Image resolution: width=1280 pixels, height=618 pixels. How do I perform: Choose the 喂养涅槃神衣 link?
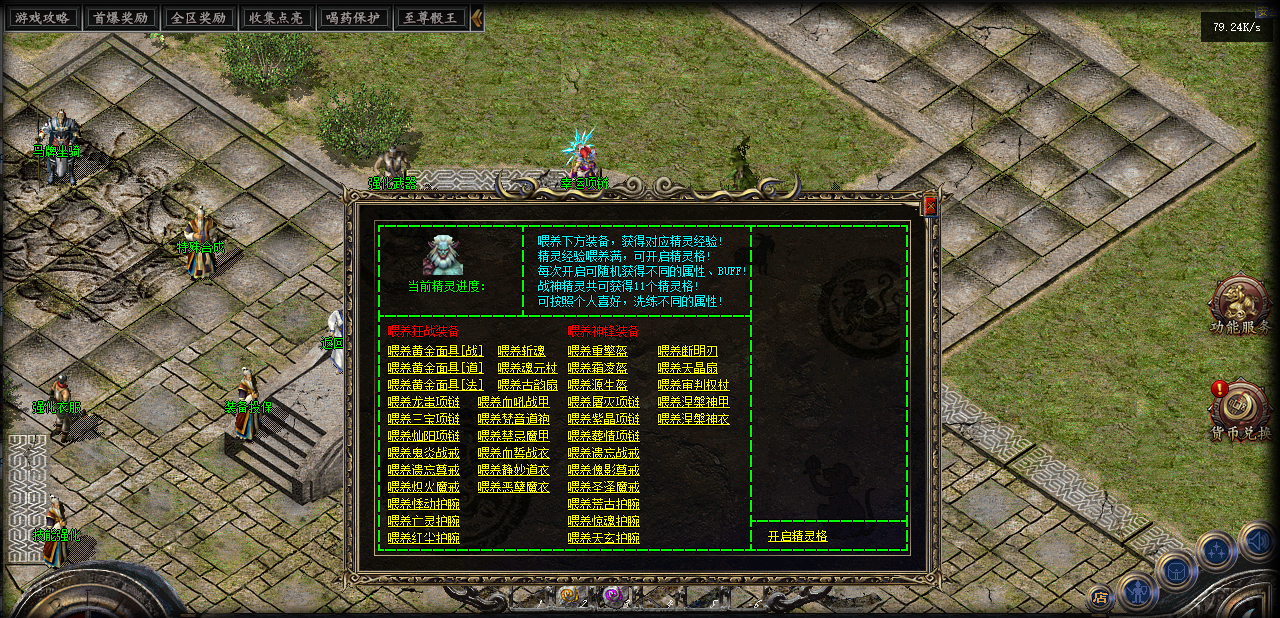693,419
